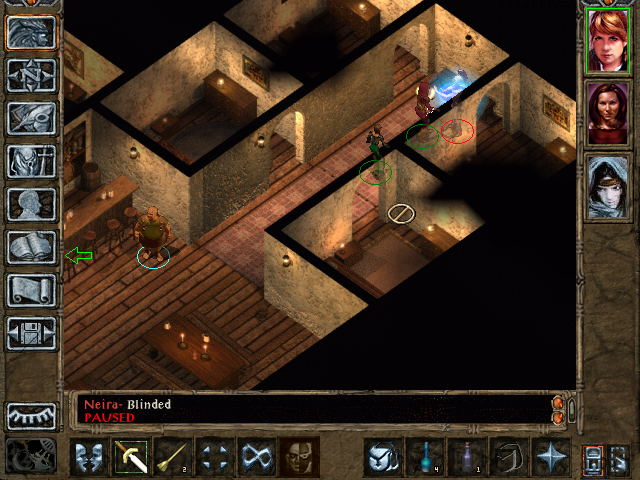Click the closed-eye rest button

pos(32,415)
